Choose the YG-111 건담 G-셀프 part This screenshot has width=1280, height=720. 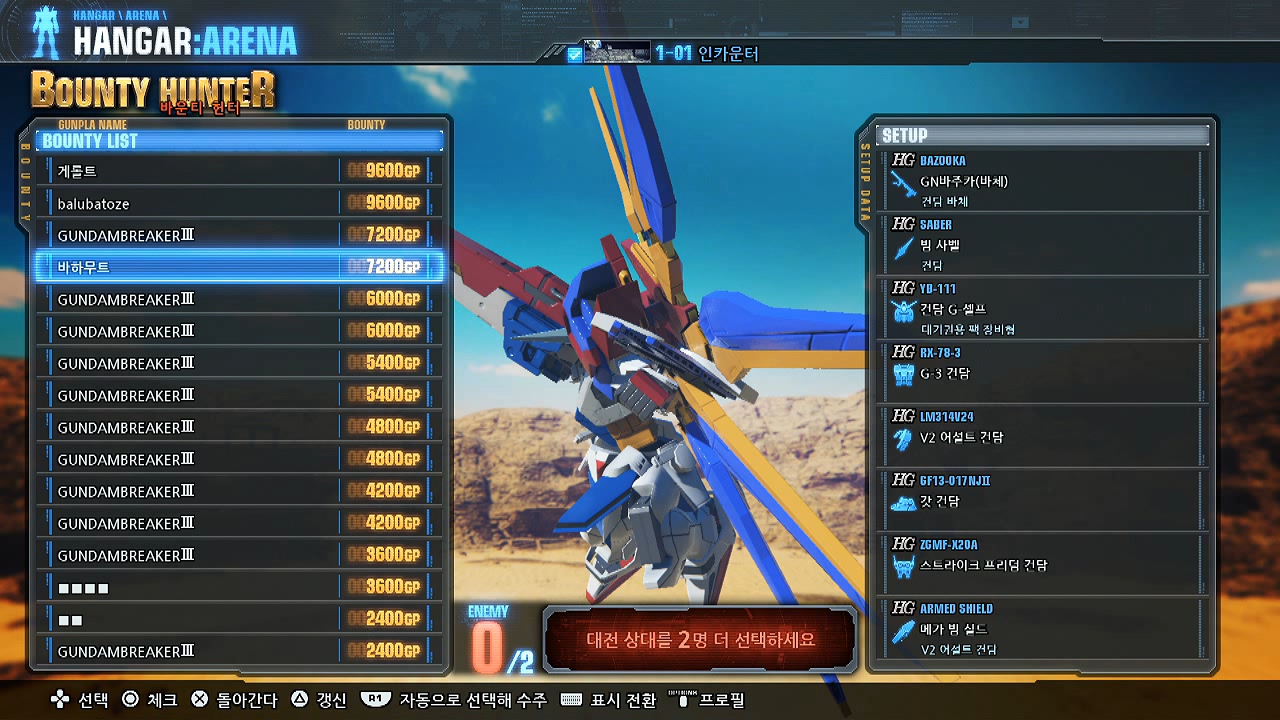[1043, 309]
